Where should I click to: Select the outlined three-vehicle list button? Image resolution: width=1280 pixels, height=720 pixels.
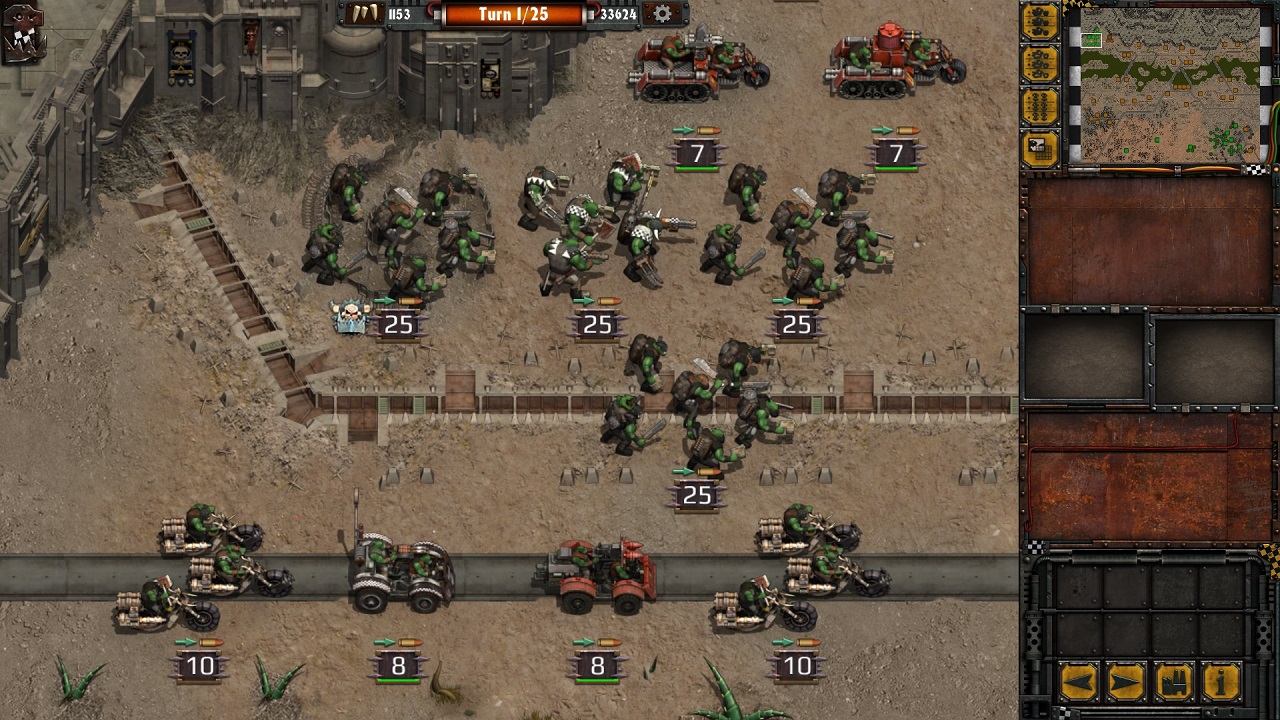(x=1040, y=64)
